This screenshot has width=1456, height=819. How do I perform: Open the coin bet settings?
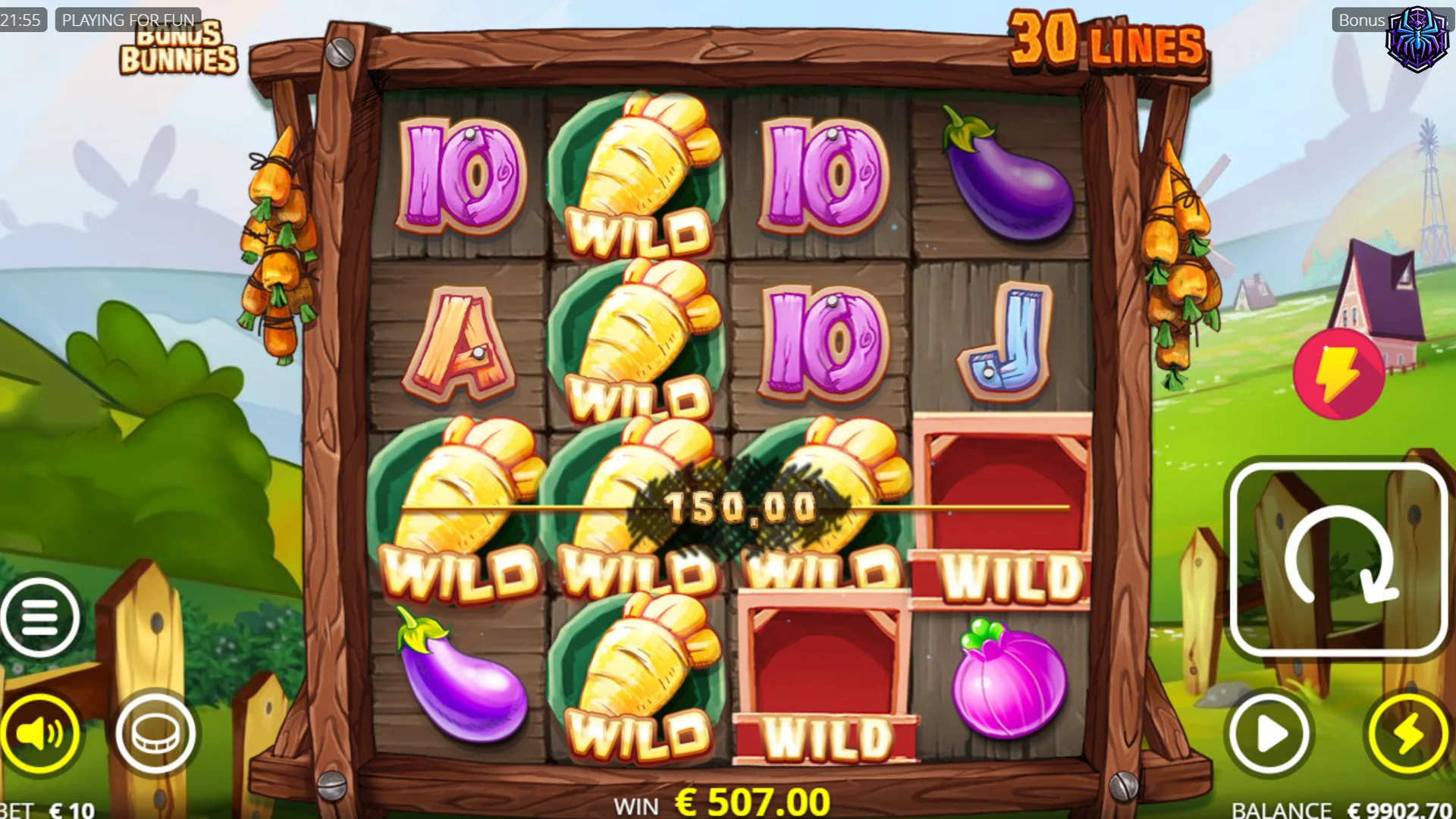(156, 733)
